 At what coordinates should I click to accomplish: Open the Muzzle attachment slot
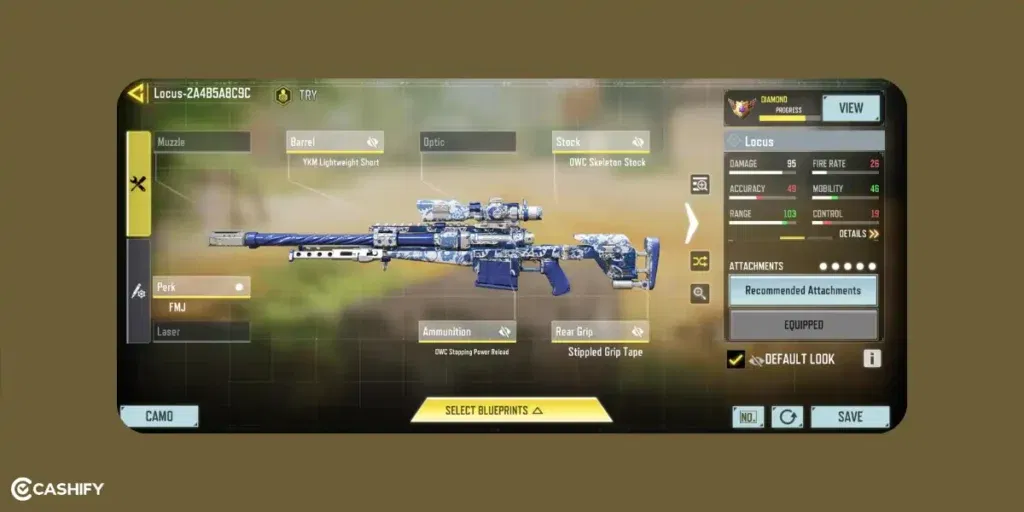[x=202, y=142]
